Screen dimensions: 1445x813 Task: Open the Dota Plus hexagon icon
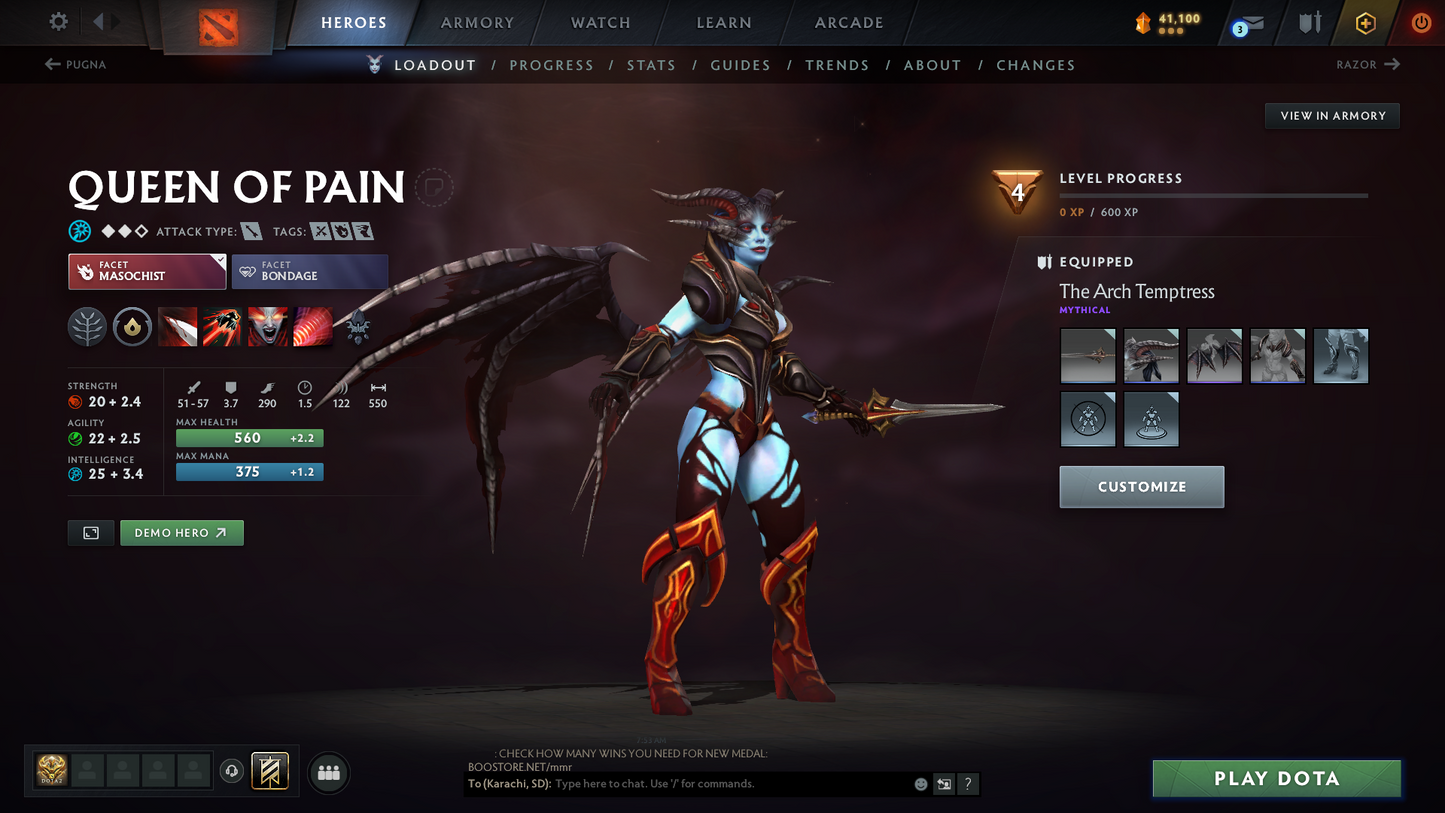point(1366,22)
